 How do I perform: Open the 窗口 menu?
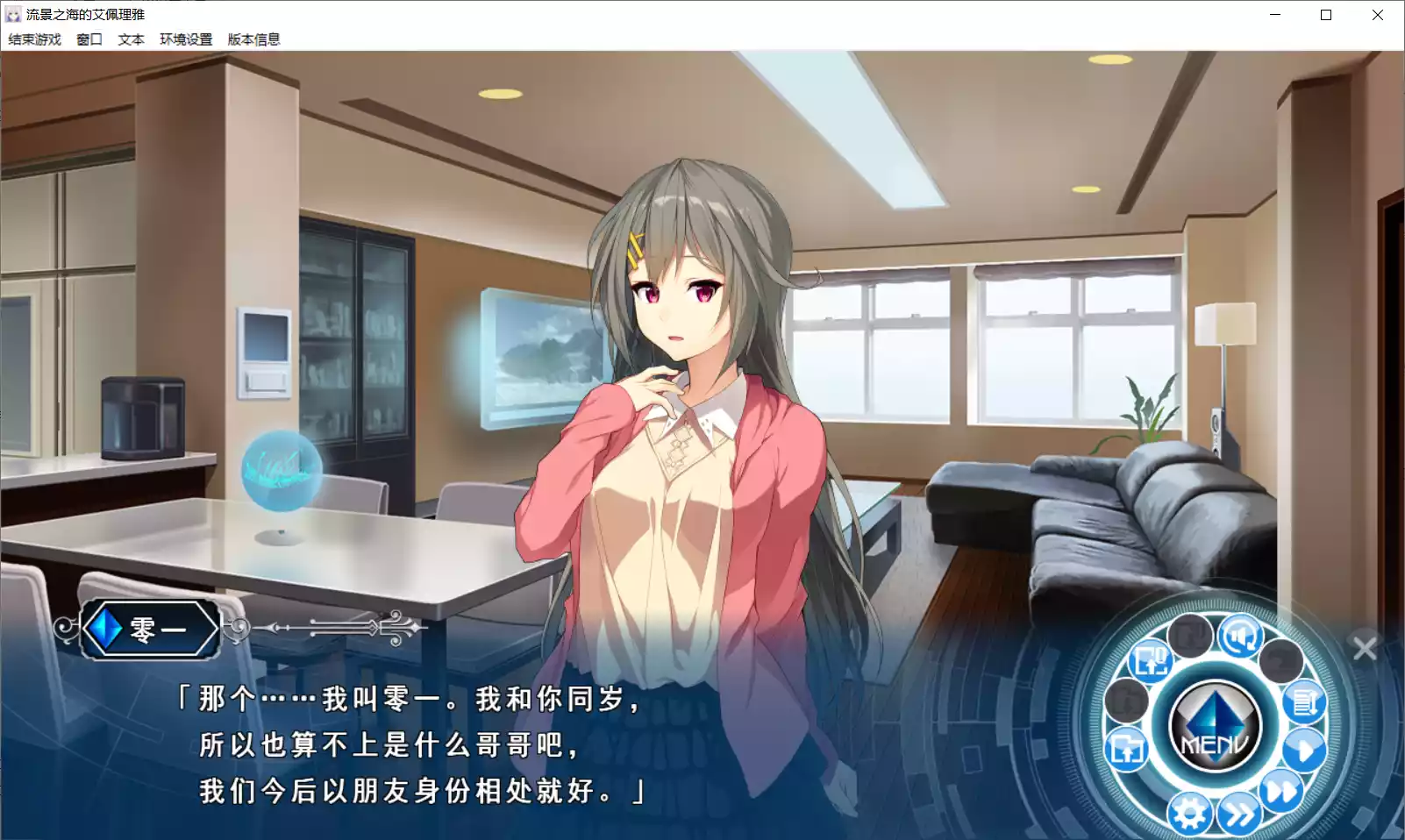click(x=89, y=39)
